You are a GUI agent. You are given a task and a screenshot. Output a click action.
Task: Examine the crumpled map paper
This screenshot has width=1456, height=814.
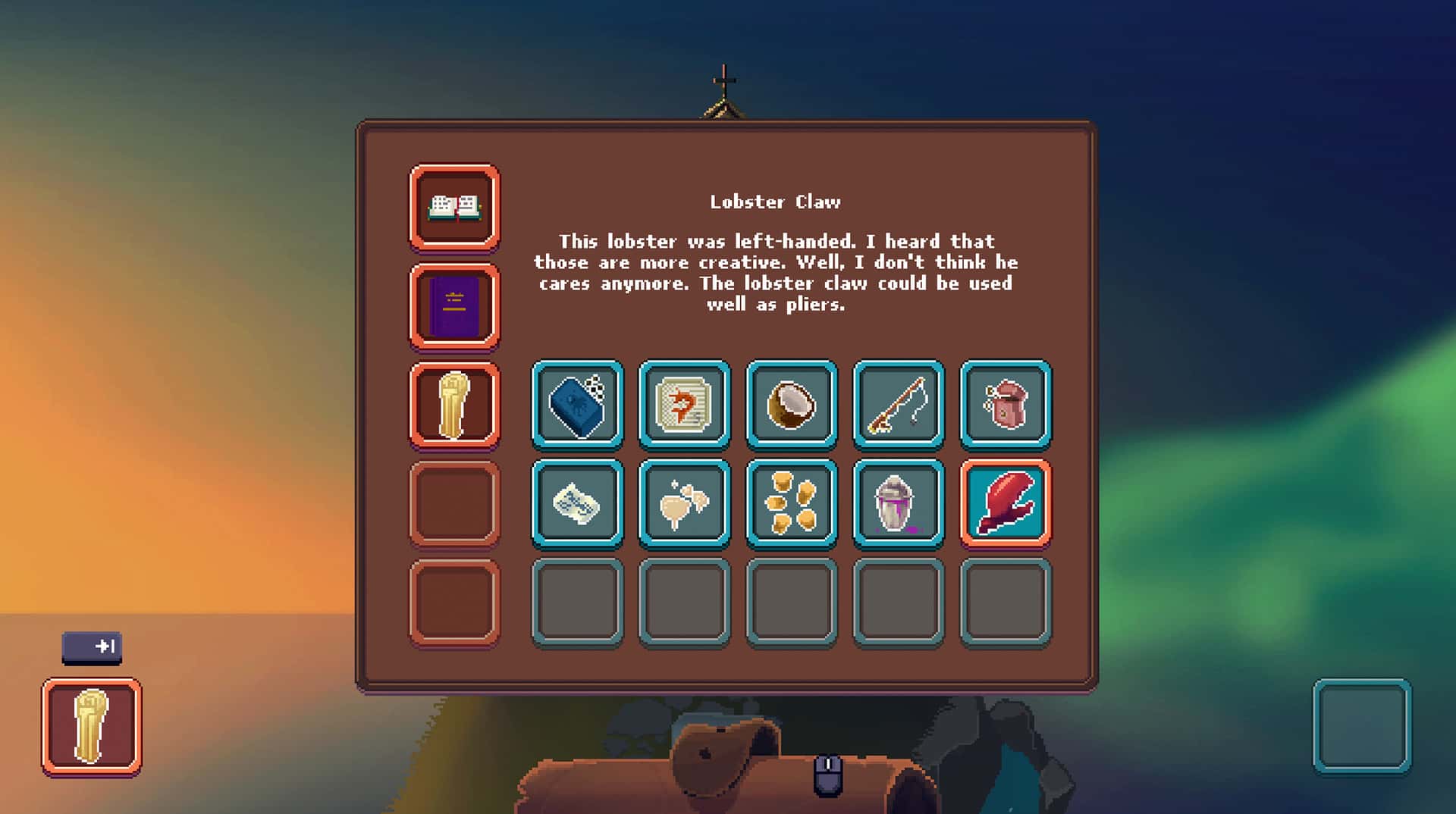coord(577,503)
